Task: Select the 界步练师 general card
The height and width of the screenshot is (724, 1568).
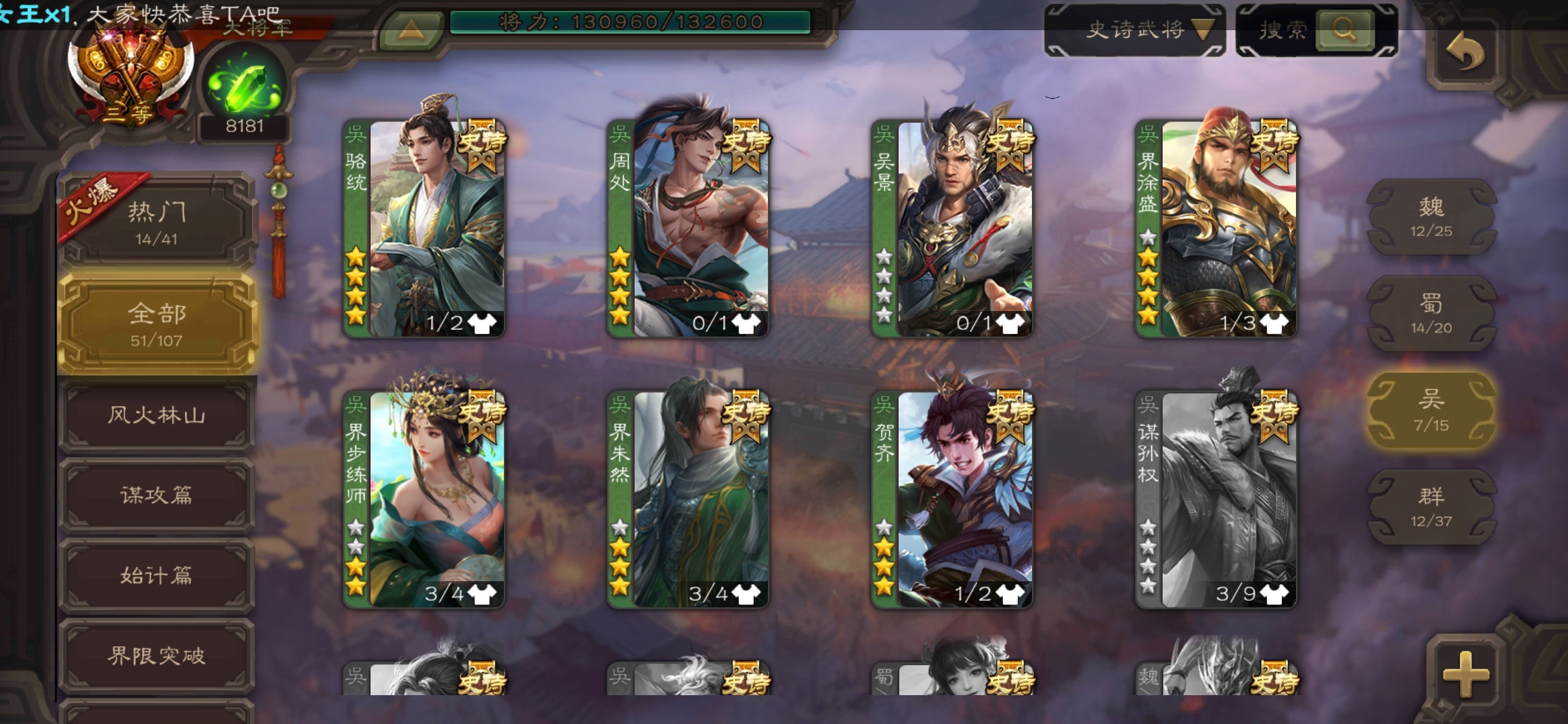Action: tap(424, 499)
